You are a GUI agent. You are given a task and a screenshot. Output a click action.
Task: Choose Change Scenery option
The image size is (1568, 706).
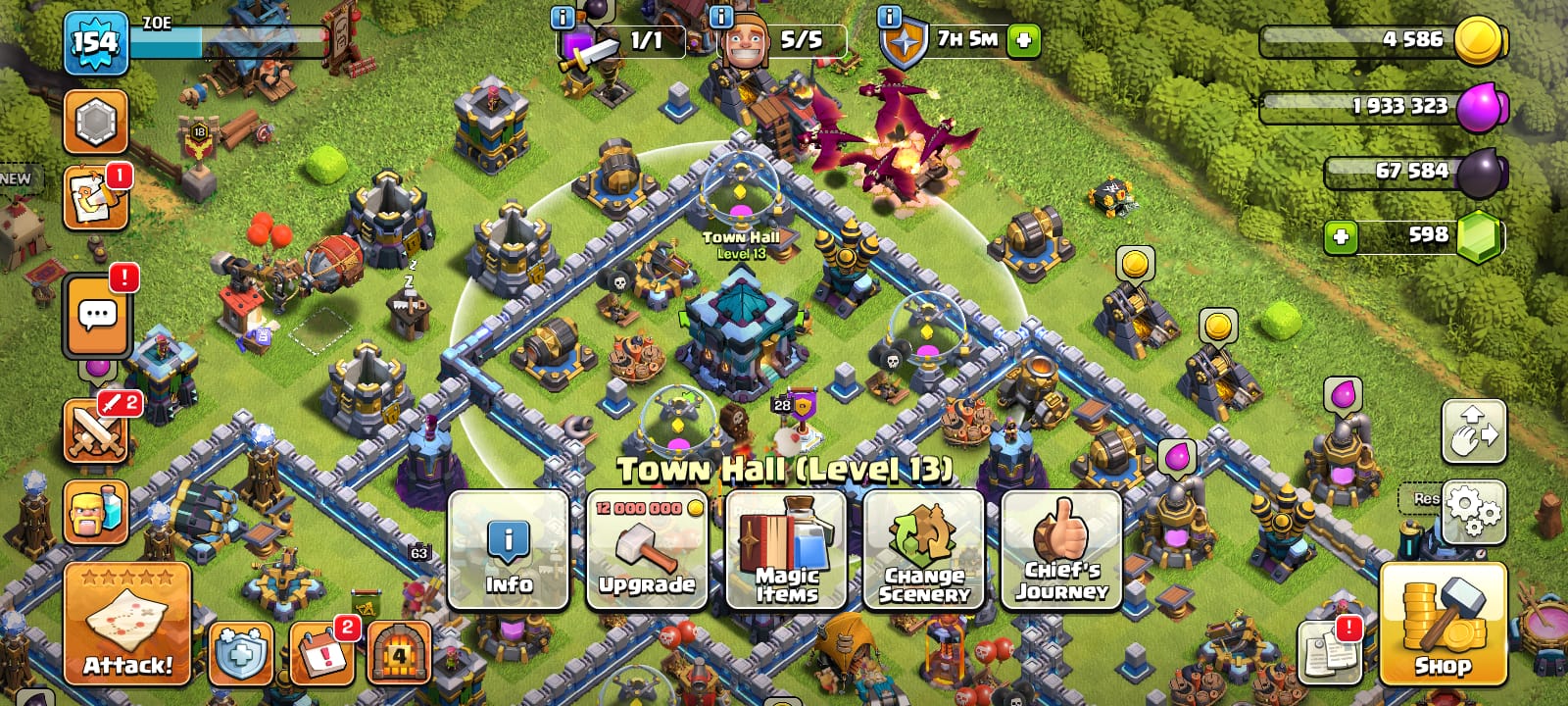point(923,550)
